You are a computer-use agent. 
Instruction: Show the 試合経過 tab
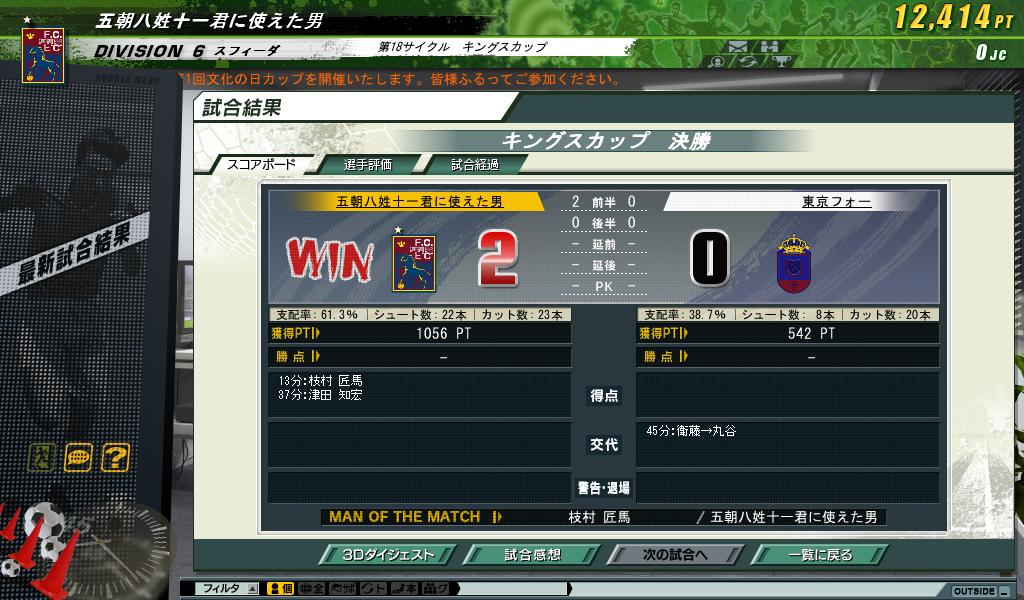(x=474, y=165)
